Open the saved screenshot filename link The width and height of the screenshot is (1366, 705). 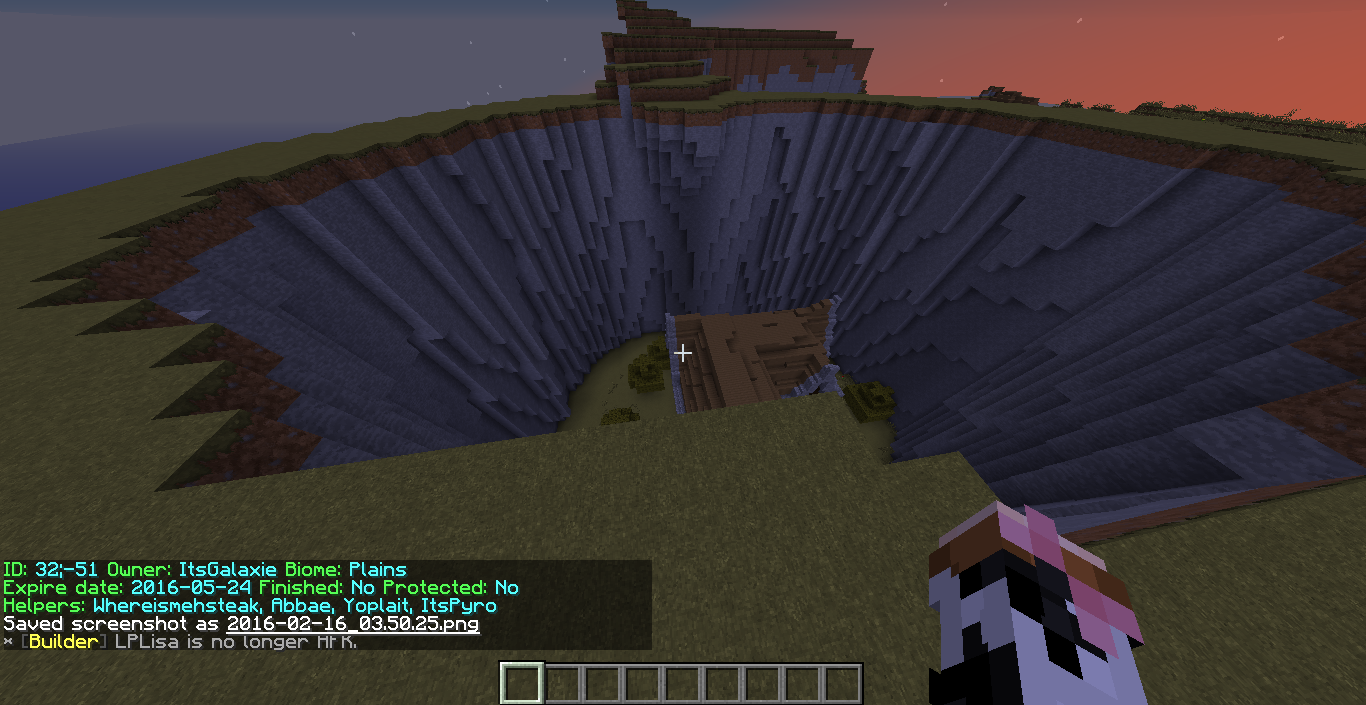pos(352,624)
